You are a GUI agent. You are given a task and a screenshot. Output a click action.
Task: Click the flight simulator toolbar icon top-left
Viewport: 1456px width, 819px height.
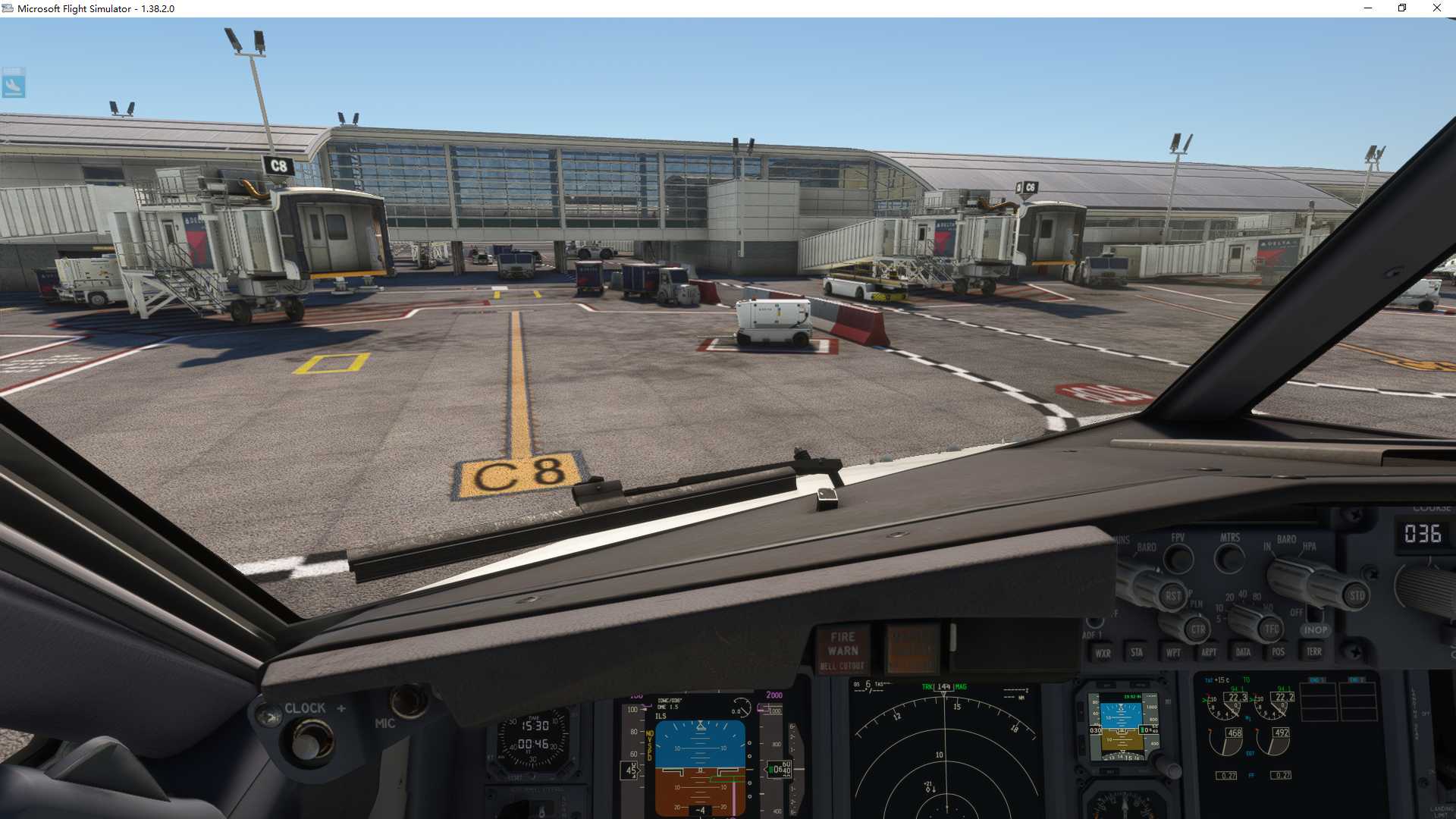click(x=15, y=83)
